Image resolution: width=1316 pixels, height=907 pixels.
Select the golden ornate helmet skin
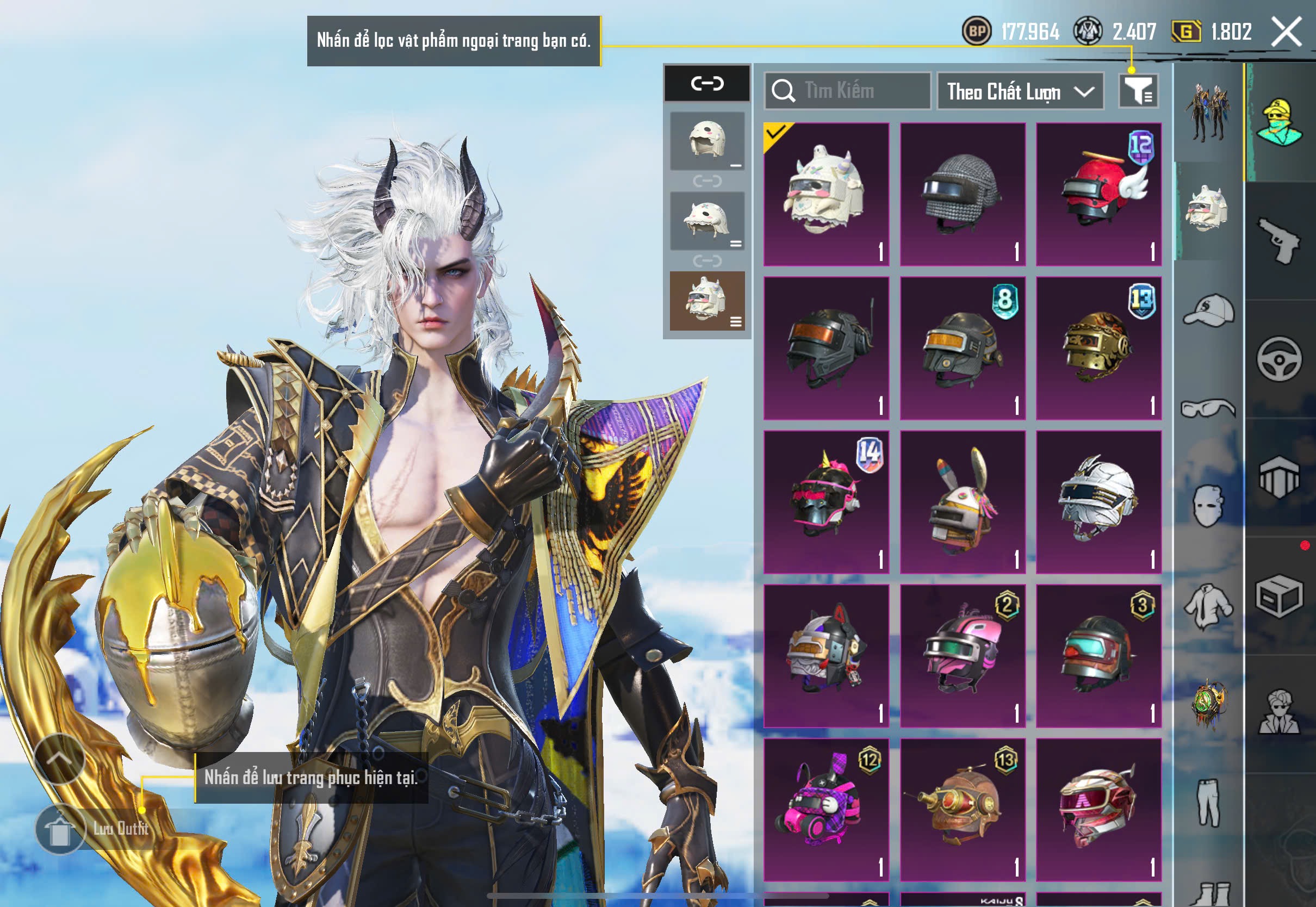[1098, 349]
